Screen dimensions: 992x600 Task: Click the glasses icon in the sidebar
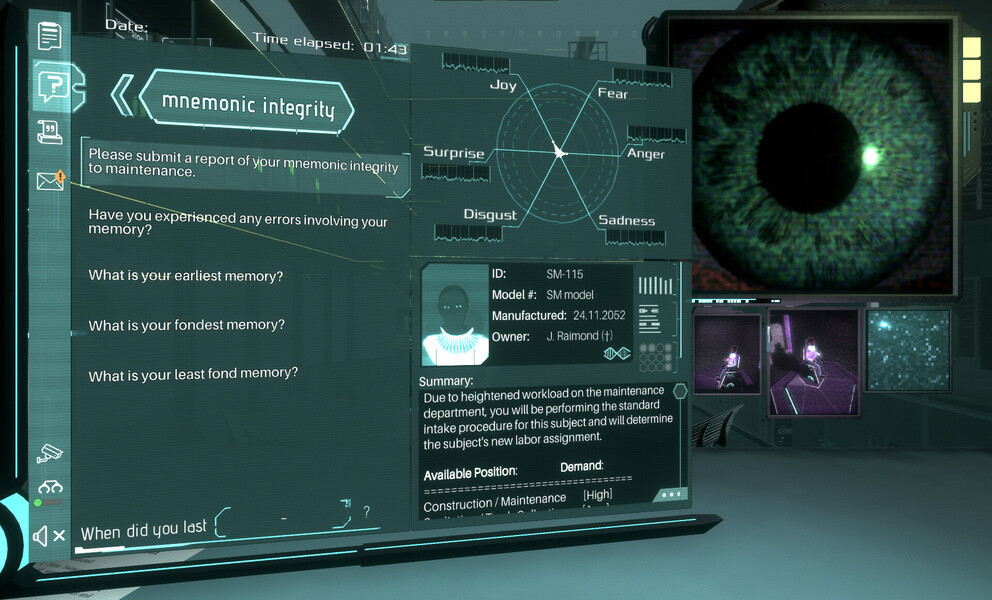(x=50, y=488)
